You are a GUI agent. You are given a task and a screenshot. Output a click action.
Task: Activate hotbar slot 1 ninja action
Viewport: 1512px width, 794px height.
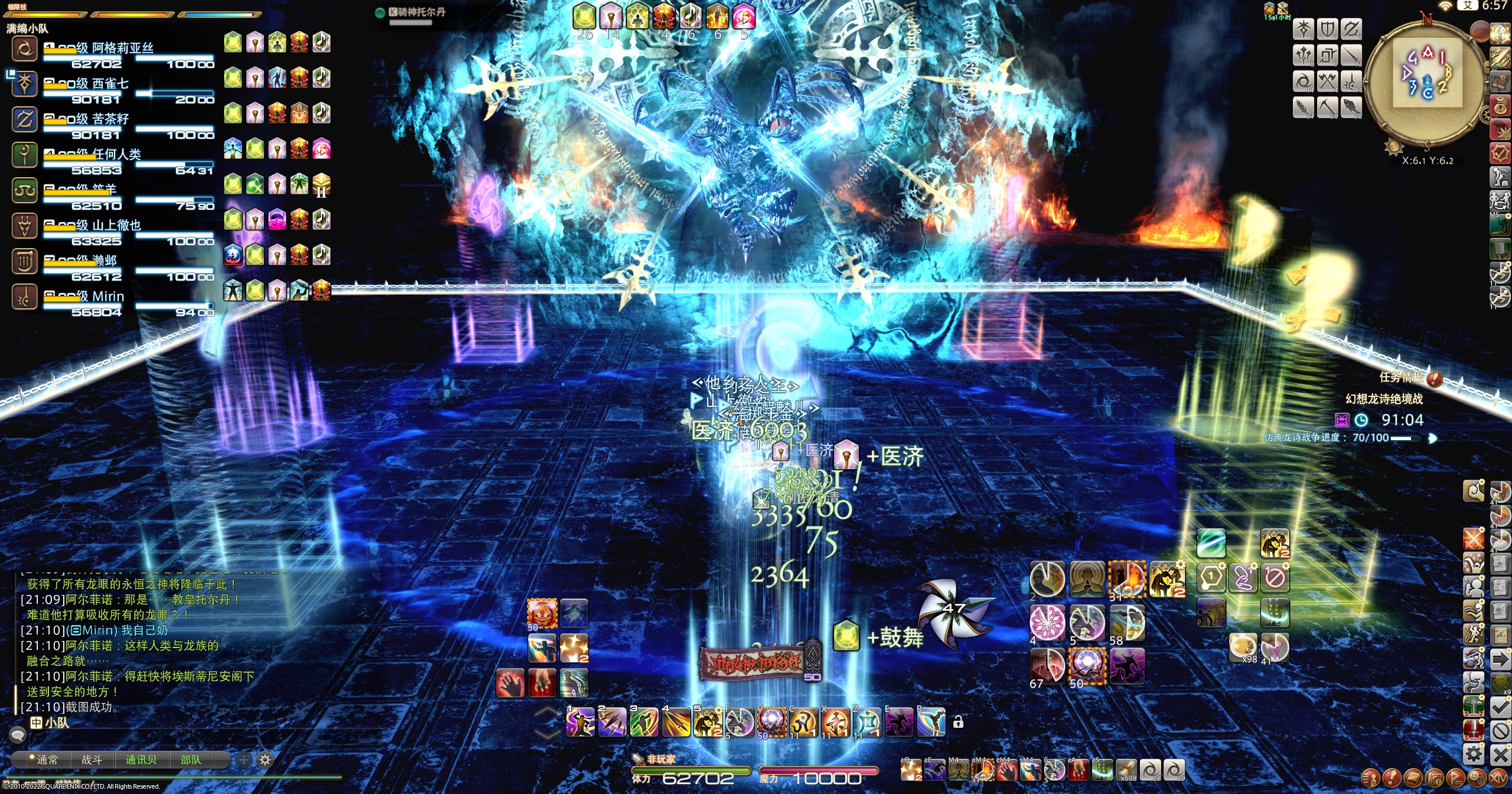point(580,722)
